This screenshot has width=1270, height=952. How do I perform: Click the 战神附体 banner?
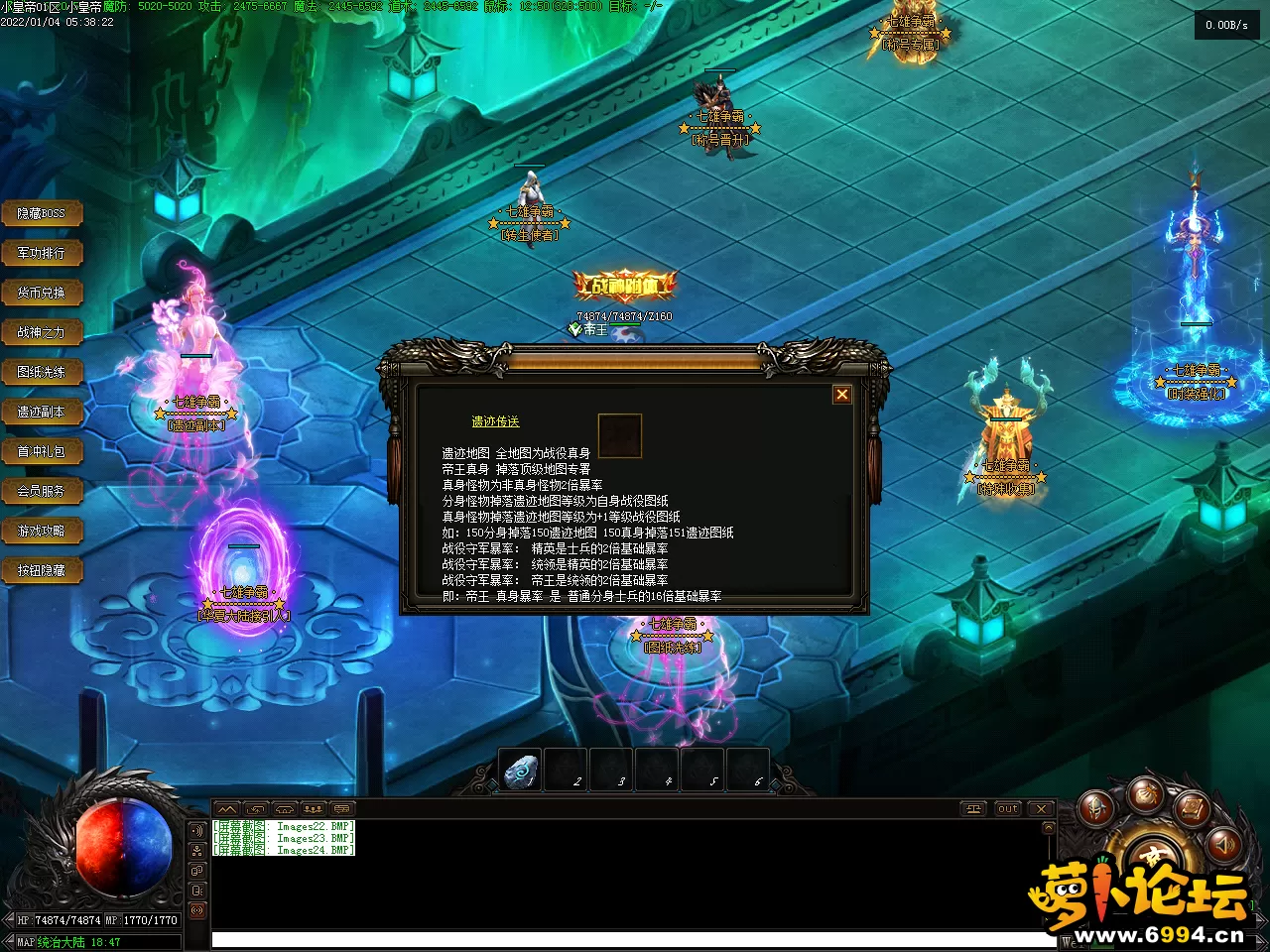(625, 287)
